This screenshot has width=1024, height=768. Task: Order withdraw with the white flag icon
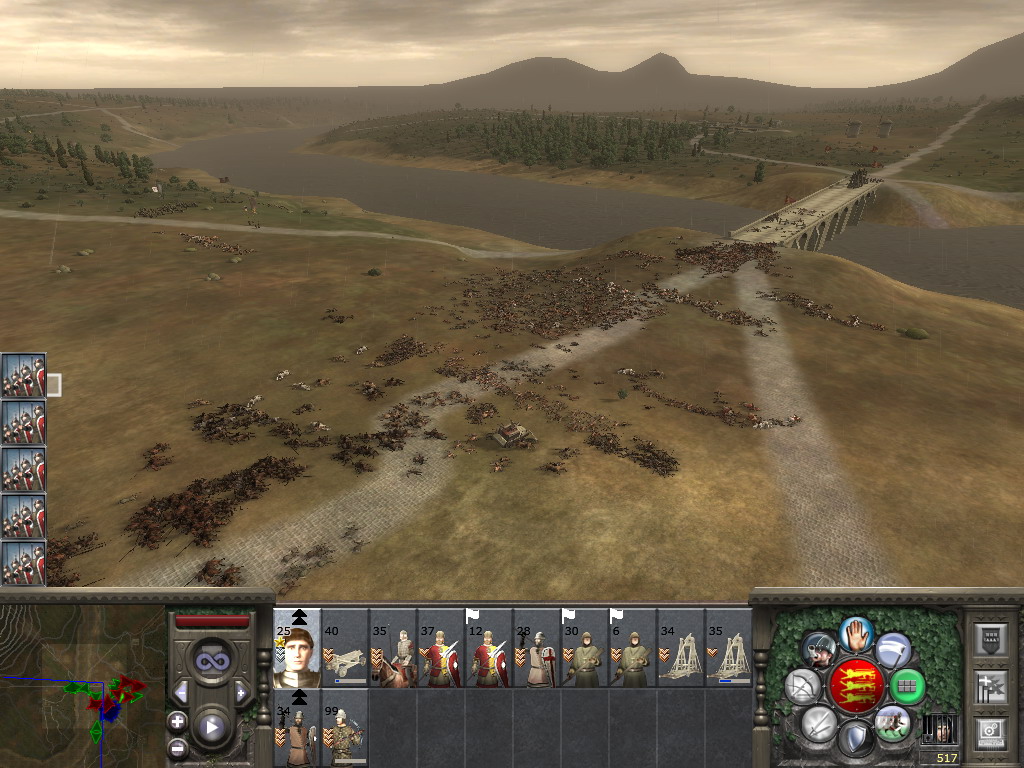[893, 650]
